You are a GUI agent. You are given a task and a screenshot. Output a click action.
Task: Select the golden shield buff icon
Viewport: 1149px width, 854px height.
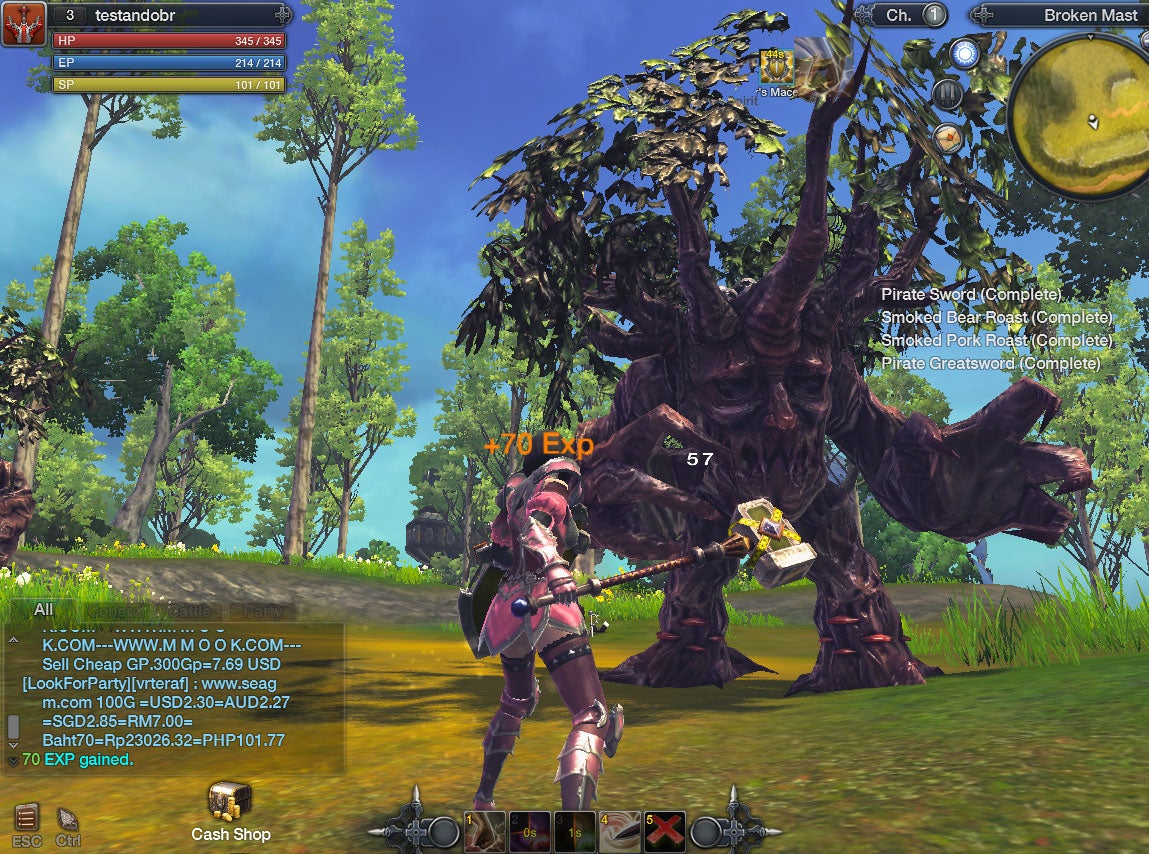point(774,66)
